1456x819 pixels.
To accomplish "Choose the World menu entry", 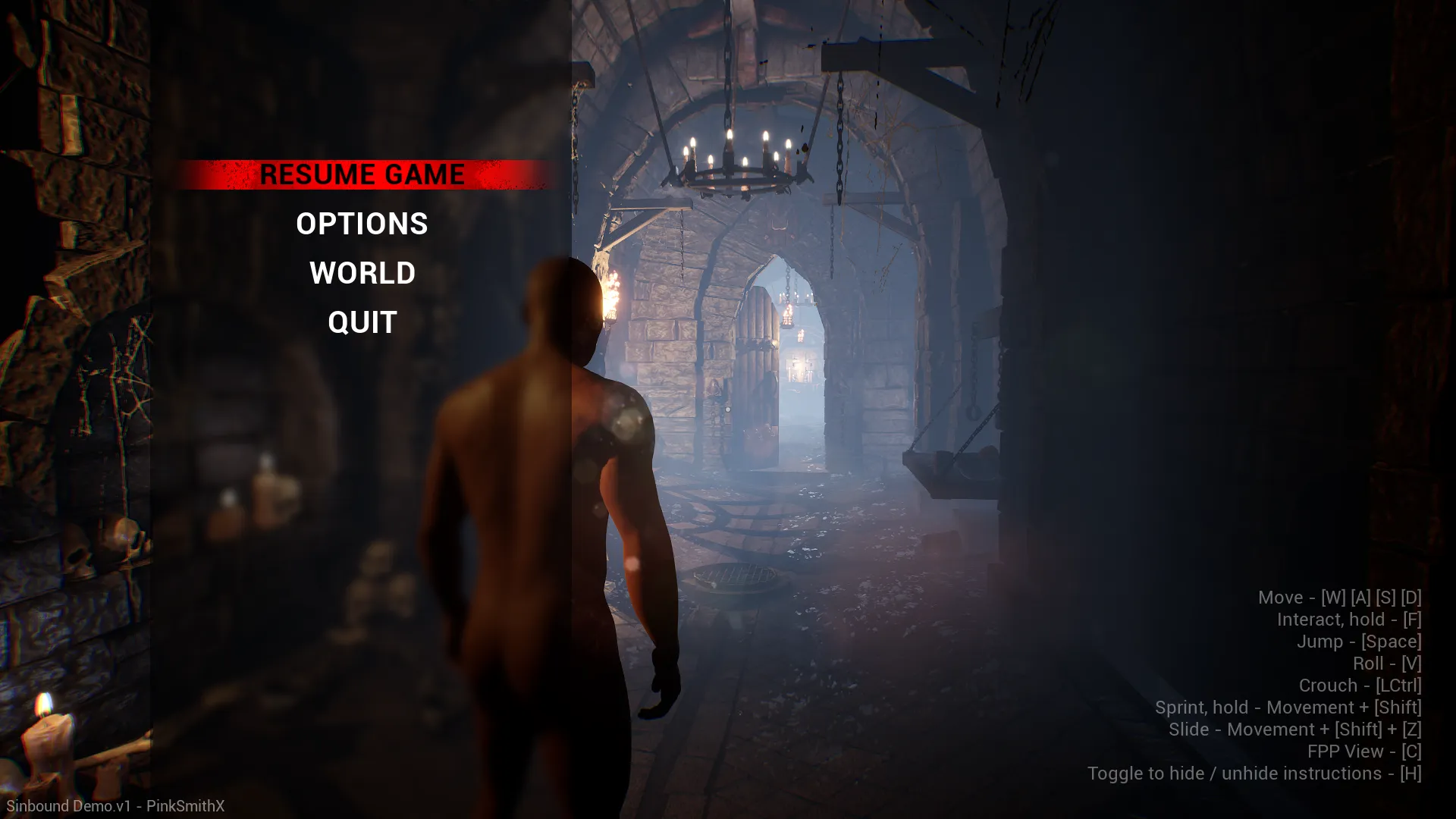I will [x=362, y=273].
